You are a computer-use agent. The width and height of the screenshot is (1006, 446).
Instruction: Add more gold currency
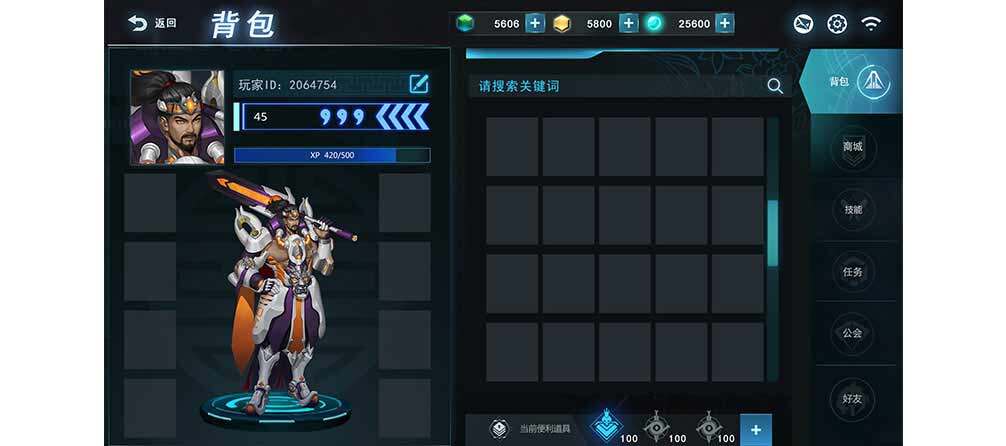(x=628, y=23)
